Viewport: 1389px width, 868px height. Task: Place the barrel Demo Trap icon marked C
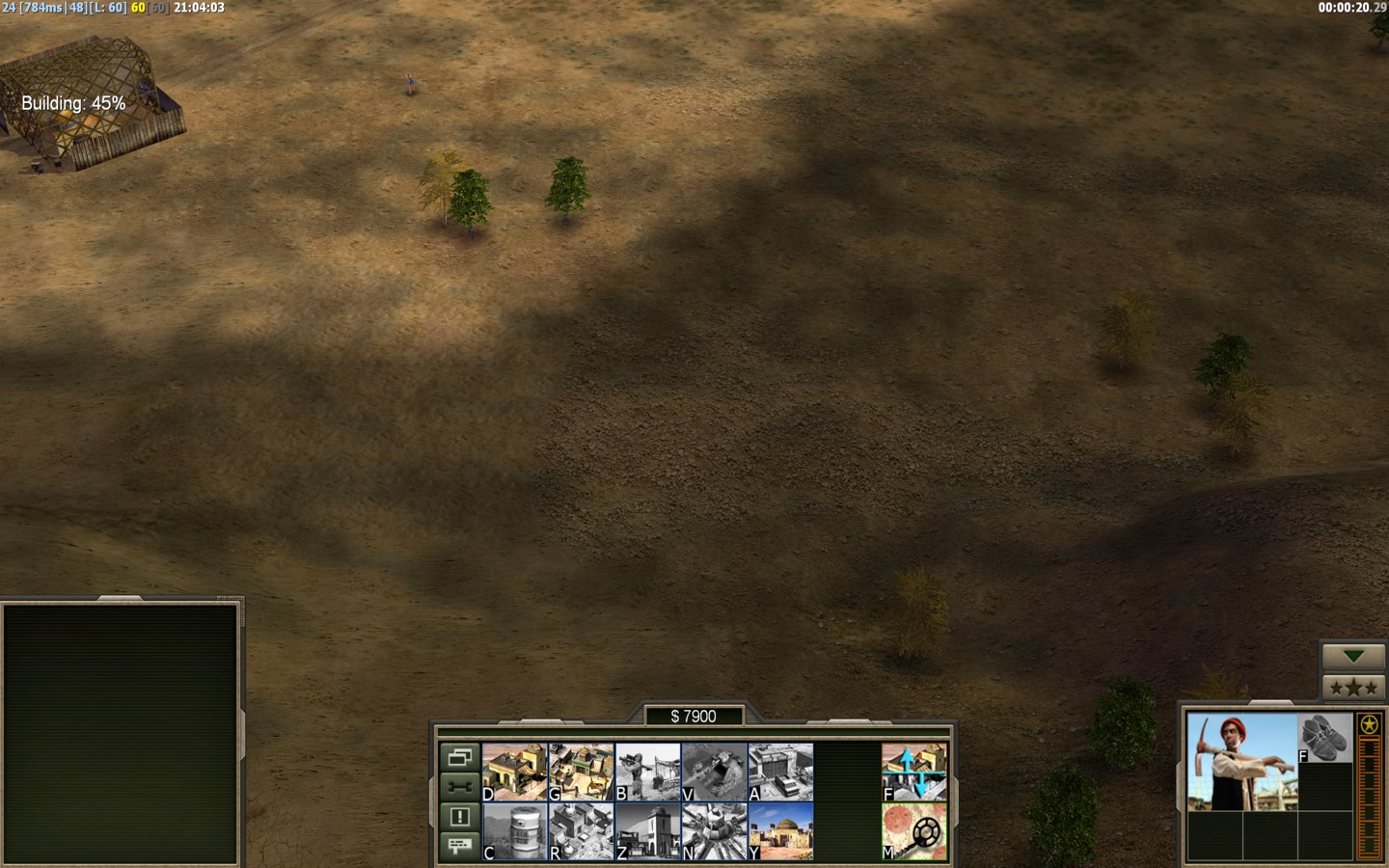pyautogui.click(x=515, y=831)
